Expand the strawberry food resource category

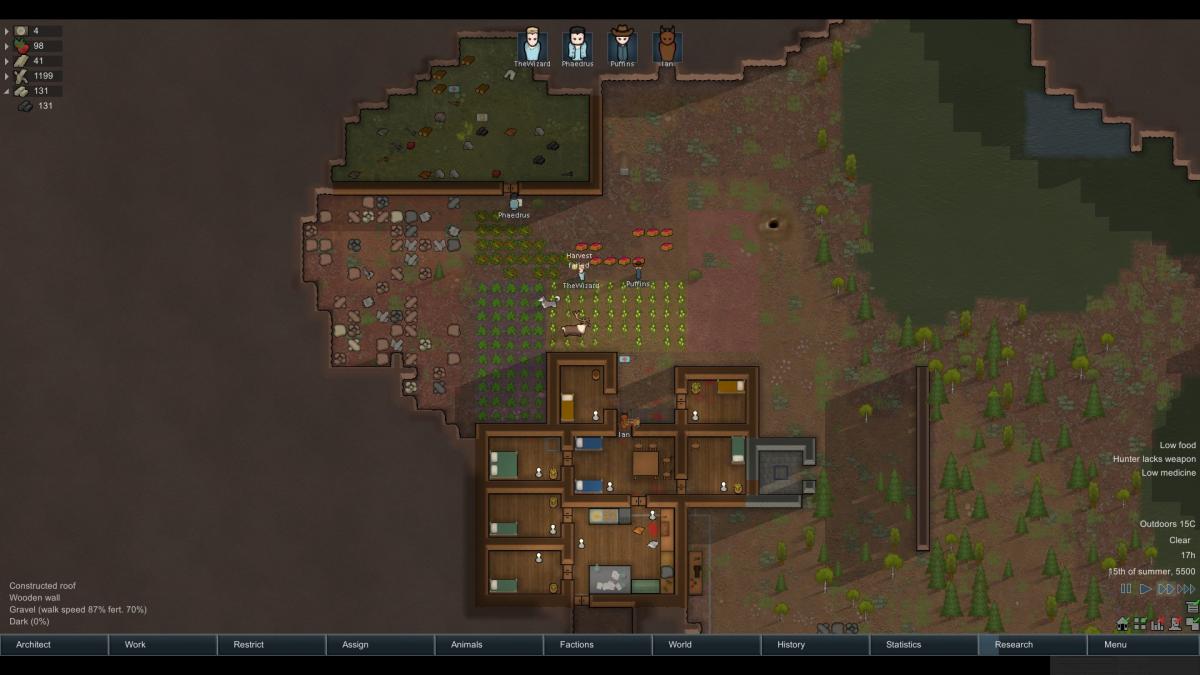(7, 46)
